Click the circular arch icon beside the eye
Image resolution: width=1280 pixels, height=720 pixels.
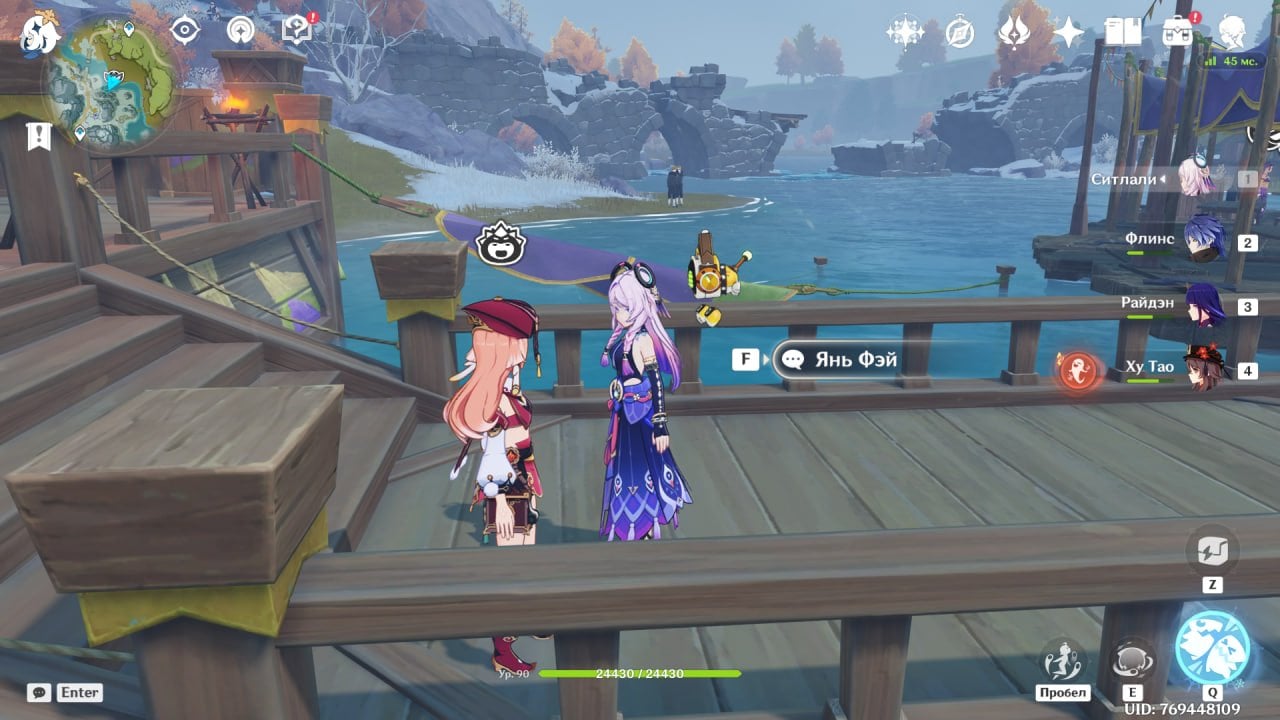[x=240, y=30]
